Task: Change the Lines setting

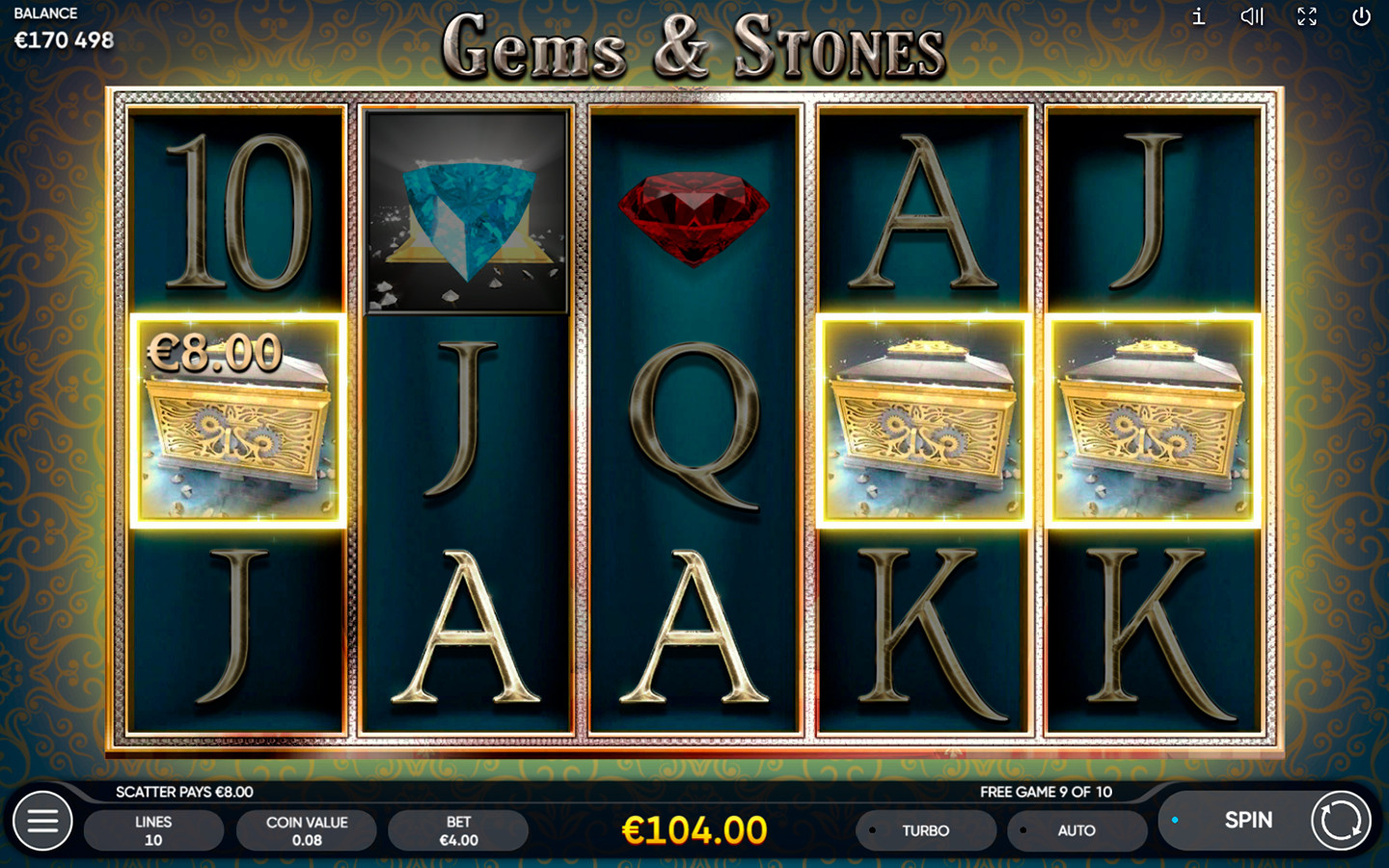Action: [153, 830]
